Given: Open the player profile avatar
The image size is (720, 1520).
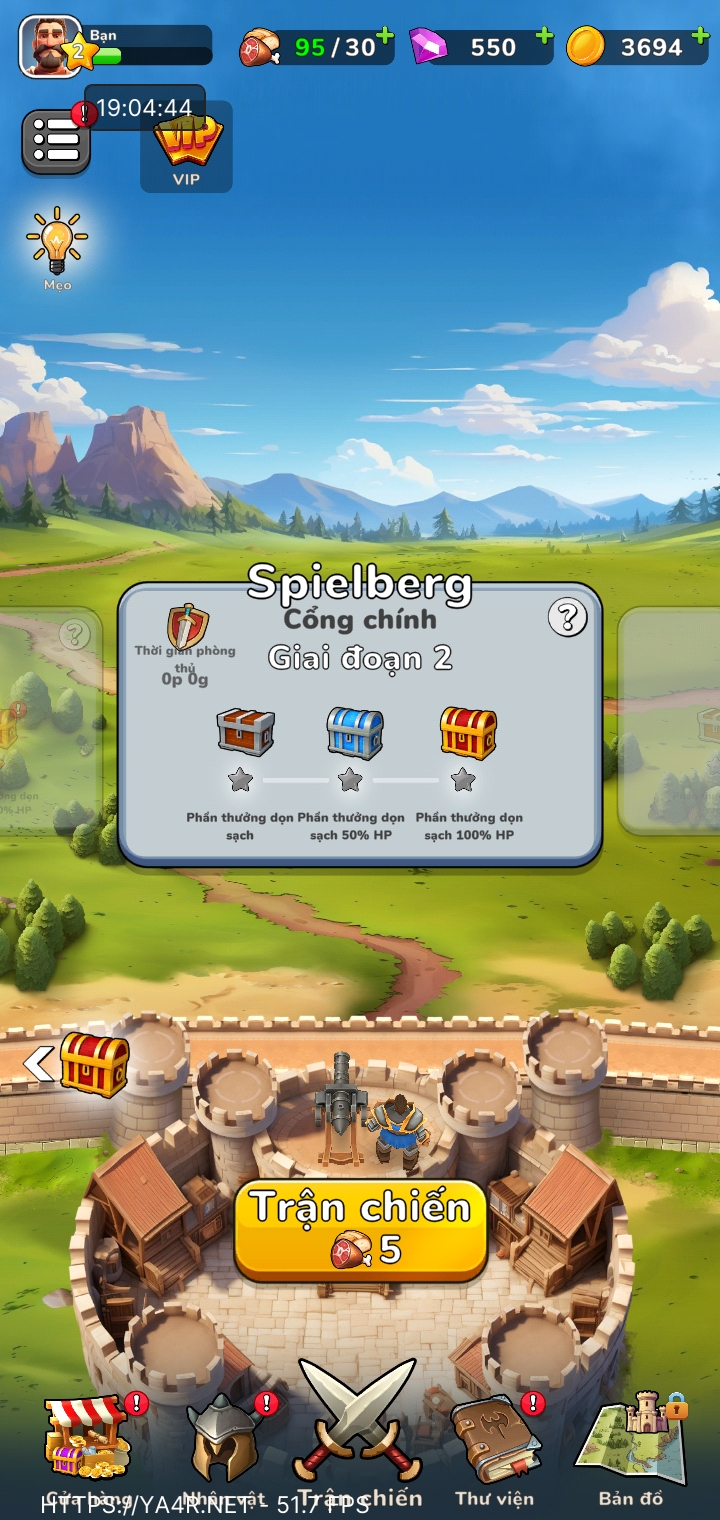Looking at the screenshot, I should point(51,46).
